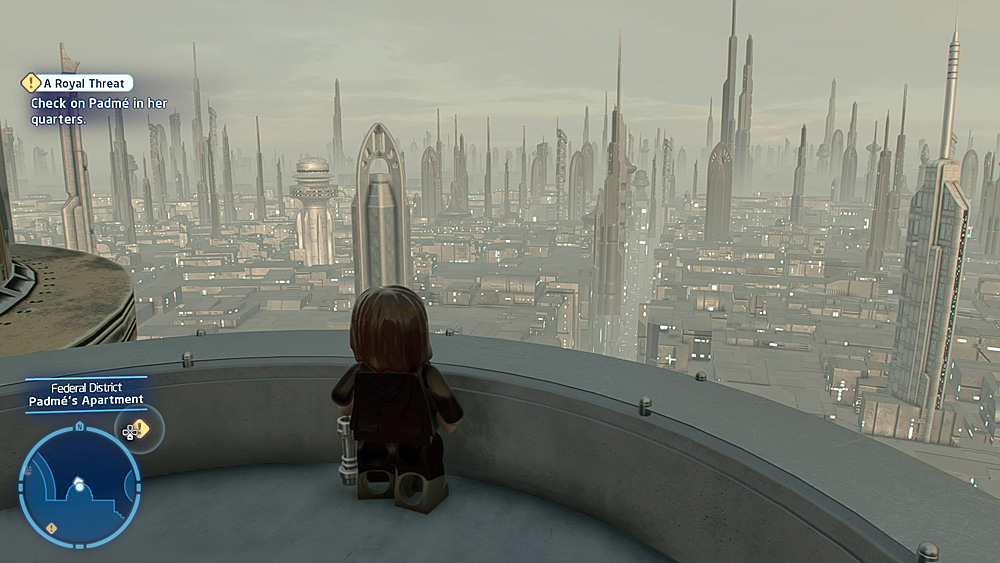Select the Padmé's Apartment location label
The image size is (1000, 563).
click(86, 400)
